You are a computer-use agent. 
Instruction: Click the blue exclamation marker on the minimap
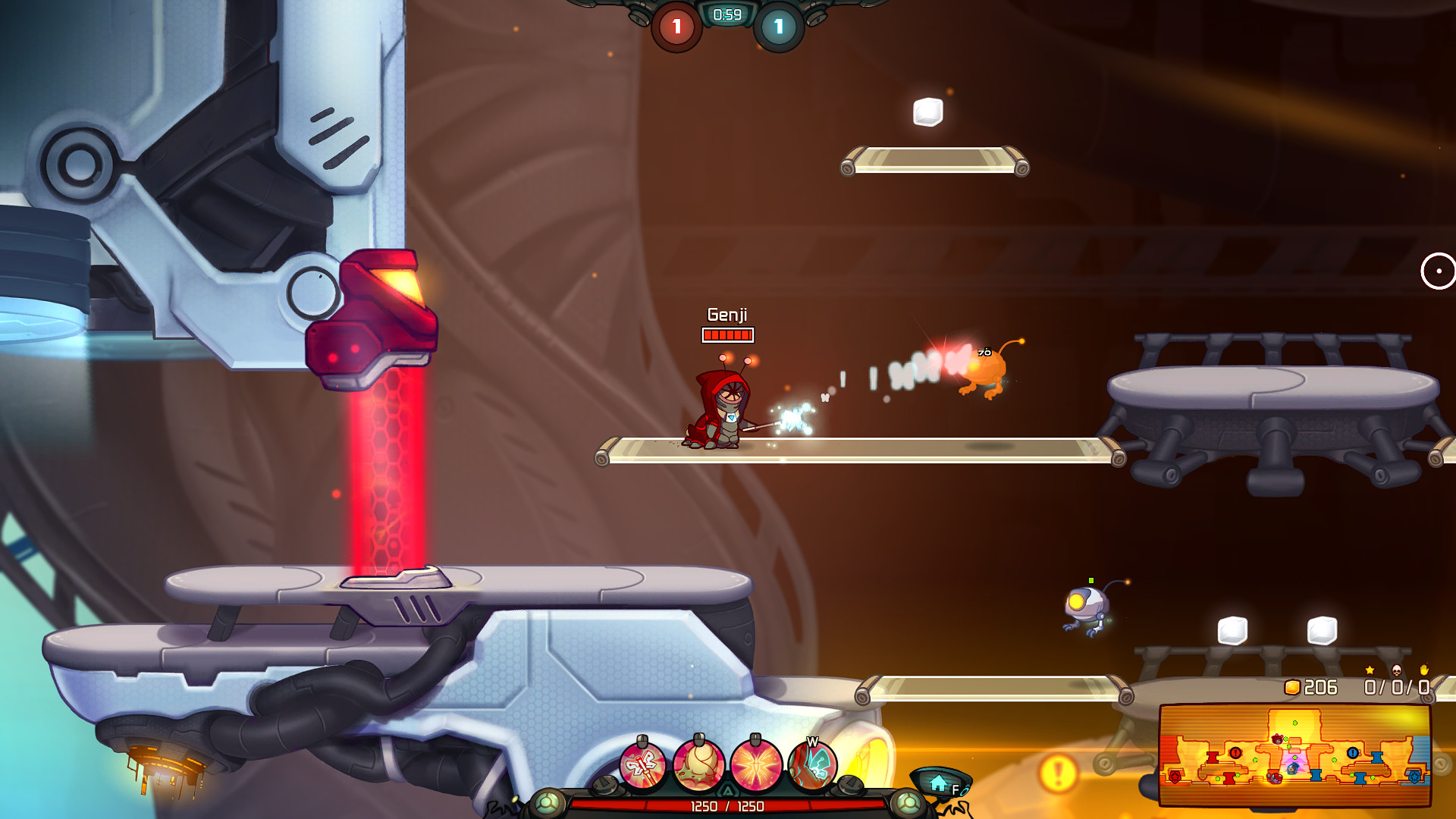click(1353, 752)
